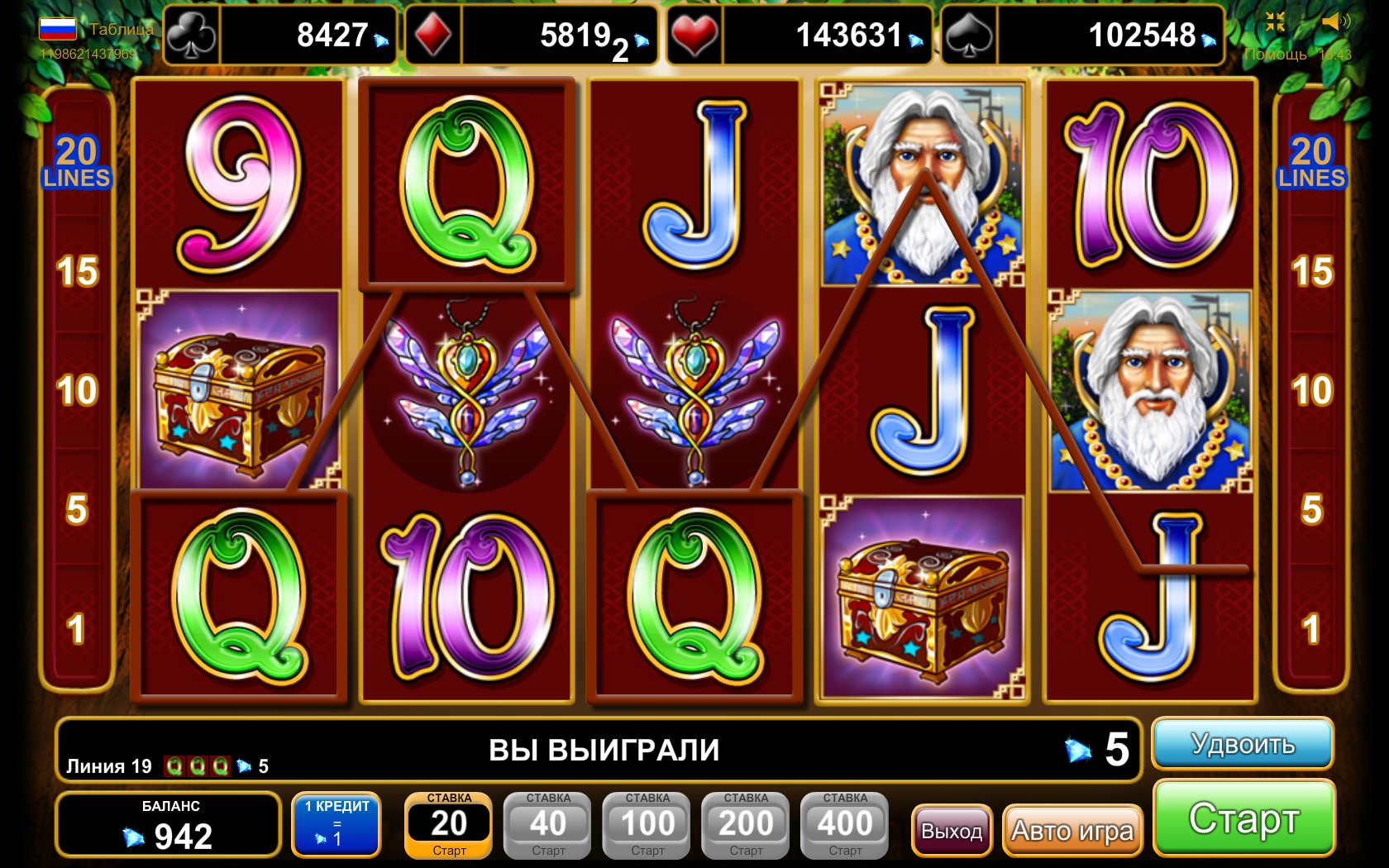The width and height of the screenshot is (1389, 868).
Task: Enable Авто игра autoplay
Action: pos(1072,830)
